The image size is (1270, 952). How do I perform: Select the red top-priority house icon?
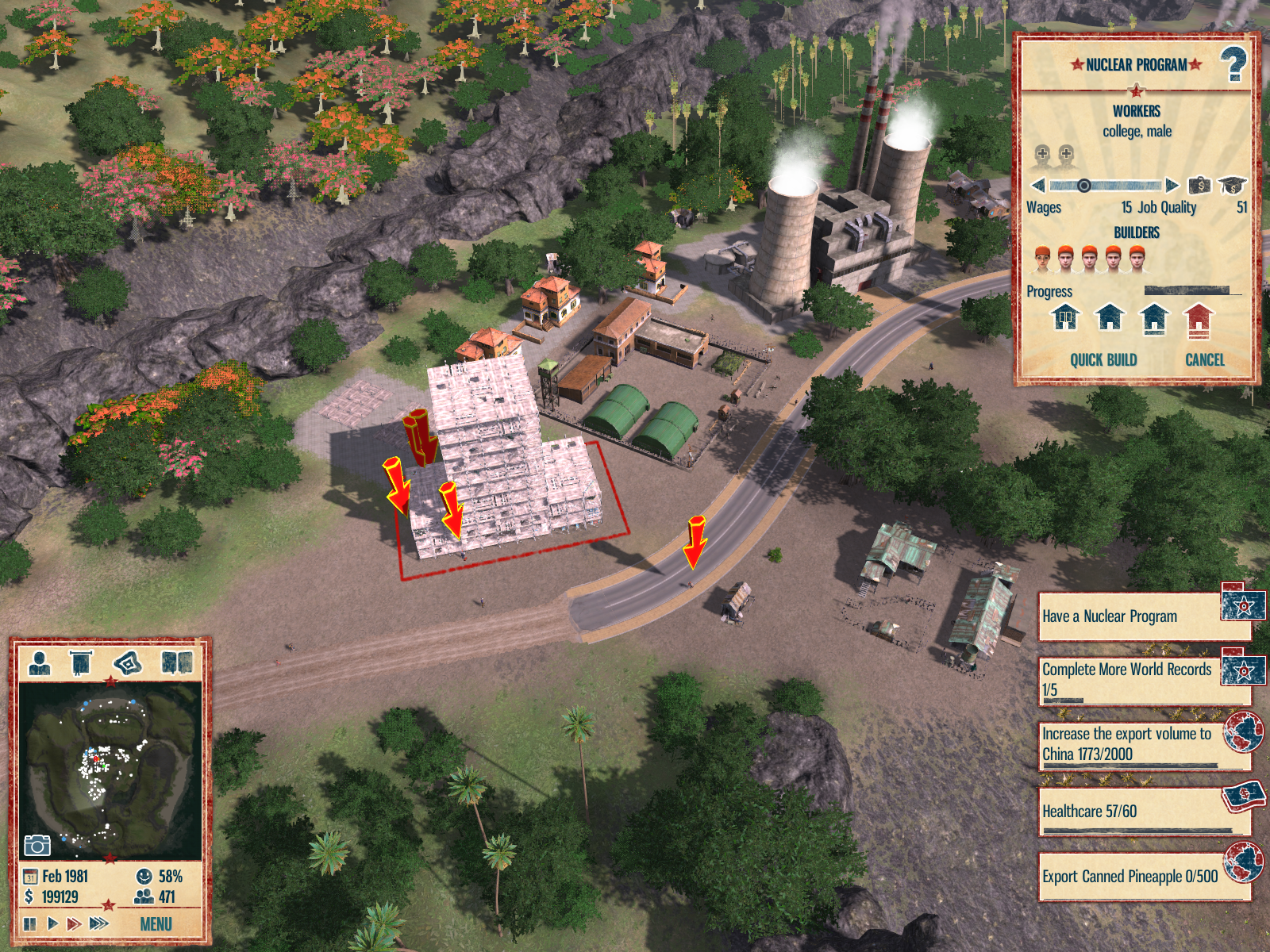click(1199, 319)
